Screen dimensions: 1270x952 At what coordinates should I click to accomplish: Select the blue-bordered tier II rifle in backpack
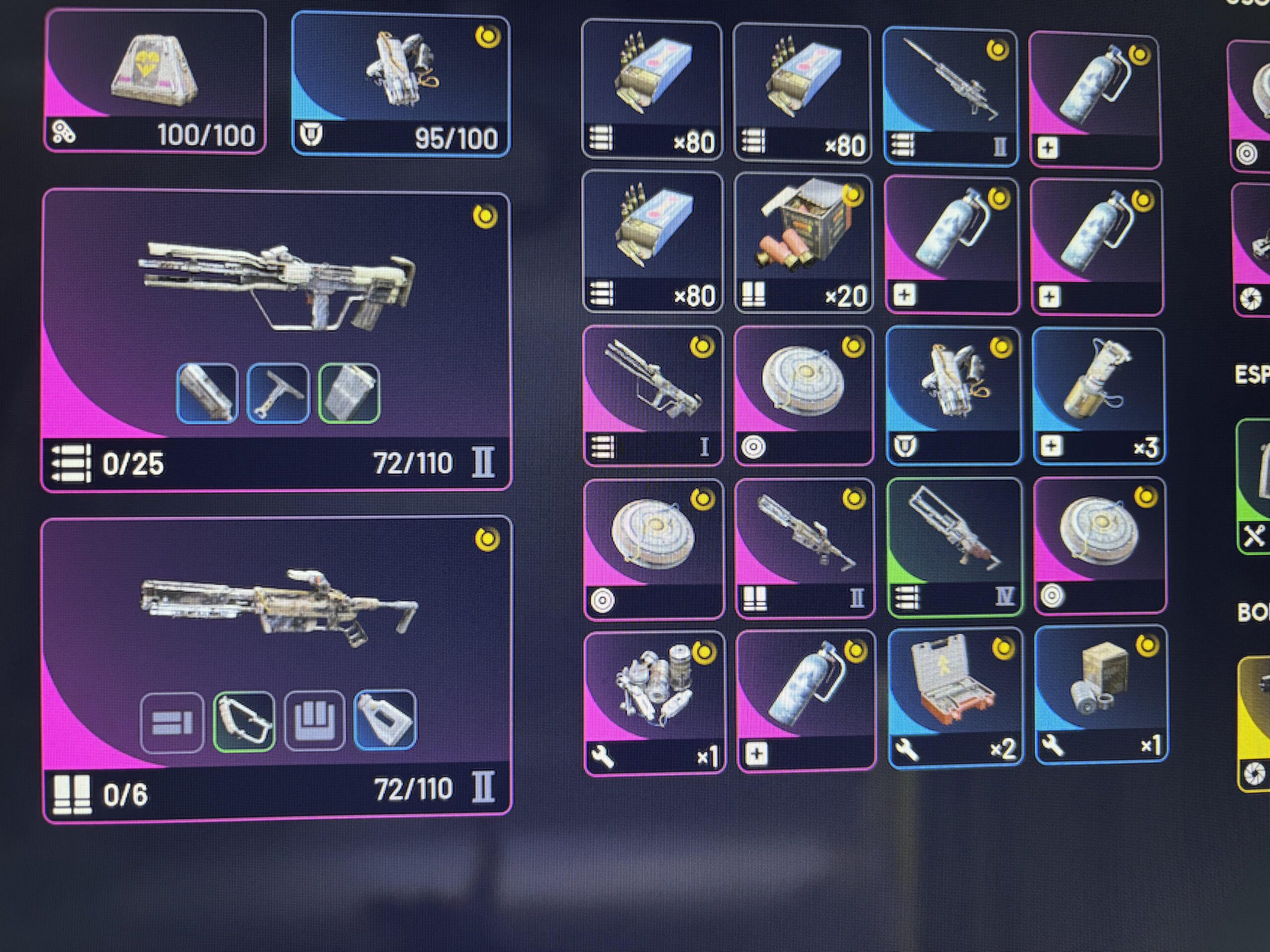(950, 96)
